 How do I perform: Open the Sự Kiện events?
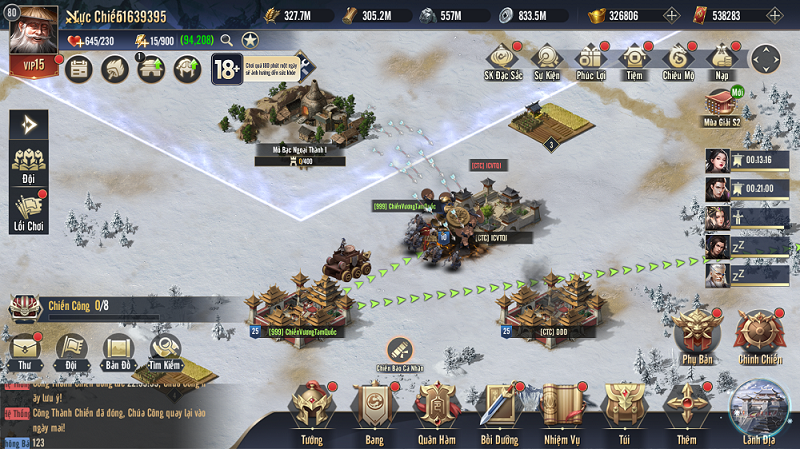pyautogui.click(x=546, y=60)
